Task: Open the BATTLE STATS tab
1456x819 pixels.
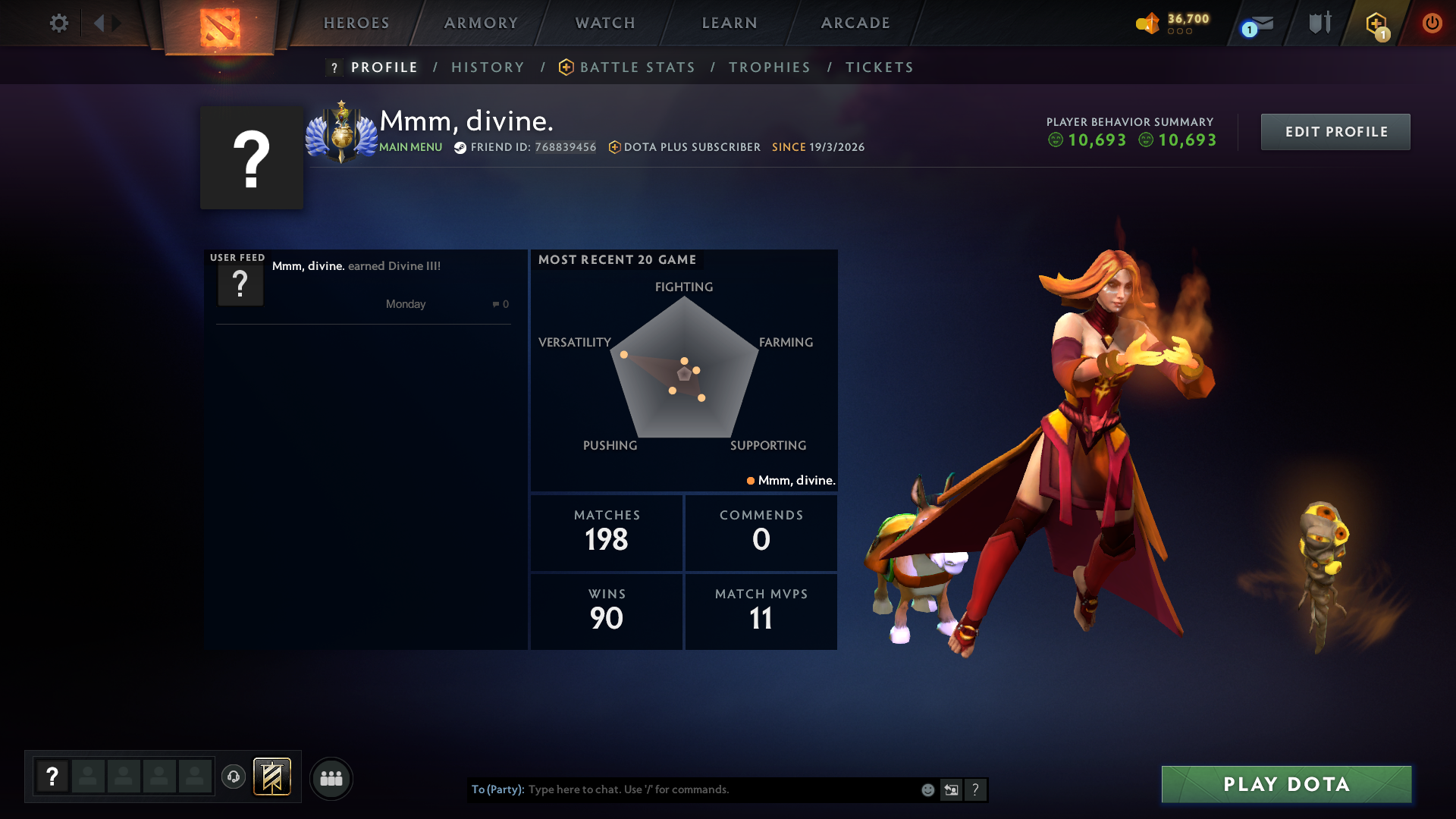Action: (637, 67)
